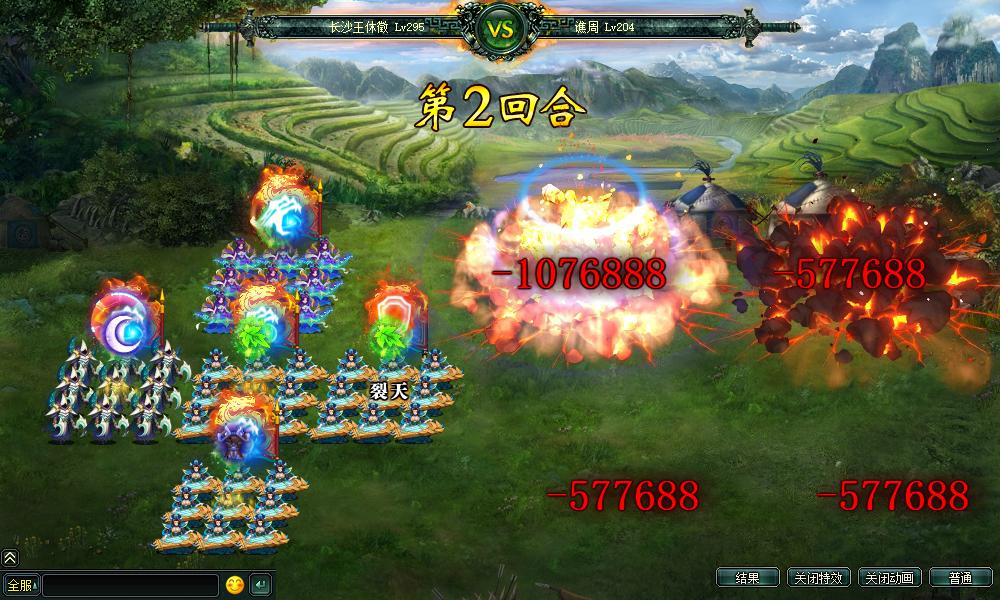Skip to the battle result (结果)

[x=747, y=578]
